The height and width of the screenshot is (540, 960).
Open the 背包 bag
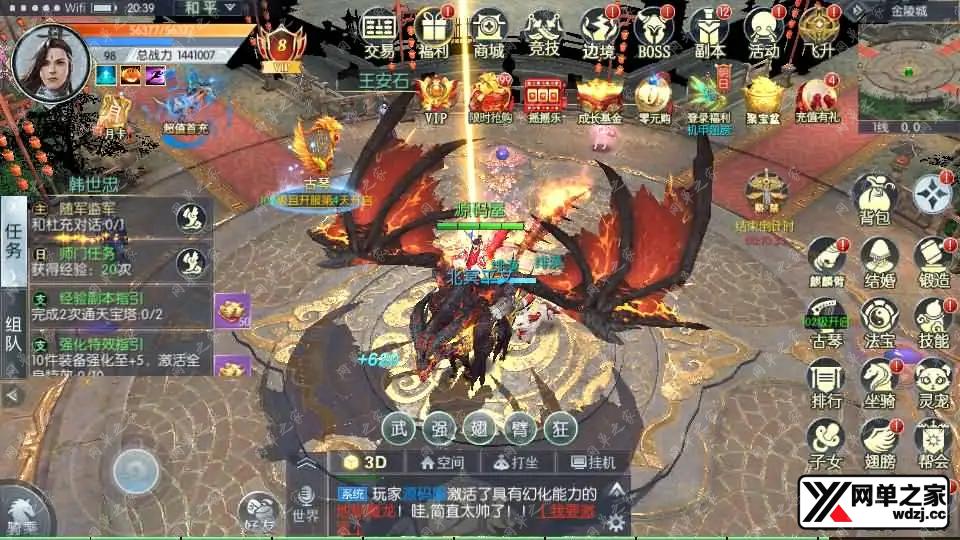(875, 198)
